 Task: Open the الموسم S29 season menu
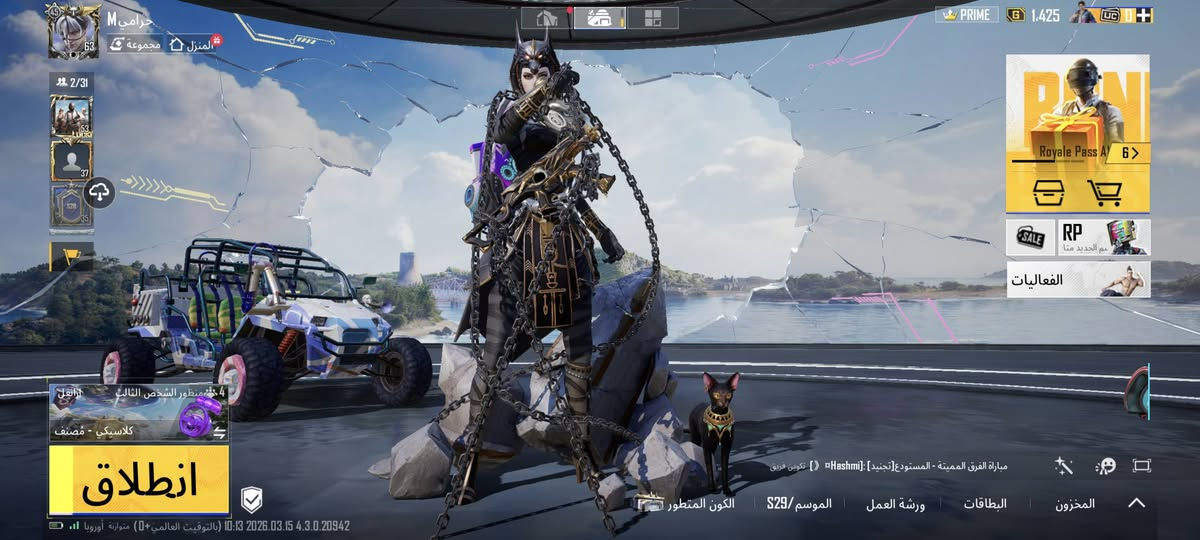(800, 504)
